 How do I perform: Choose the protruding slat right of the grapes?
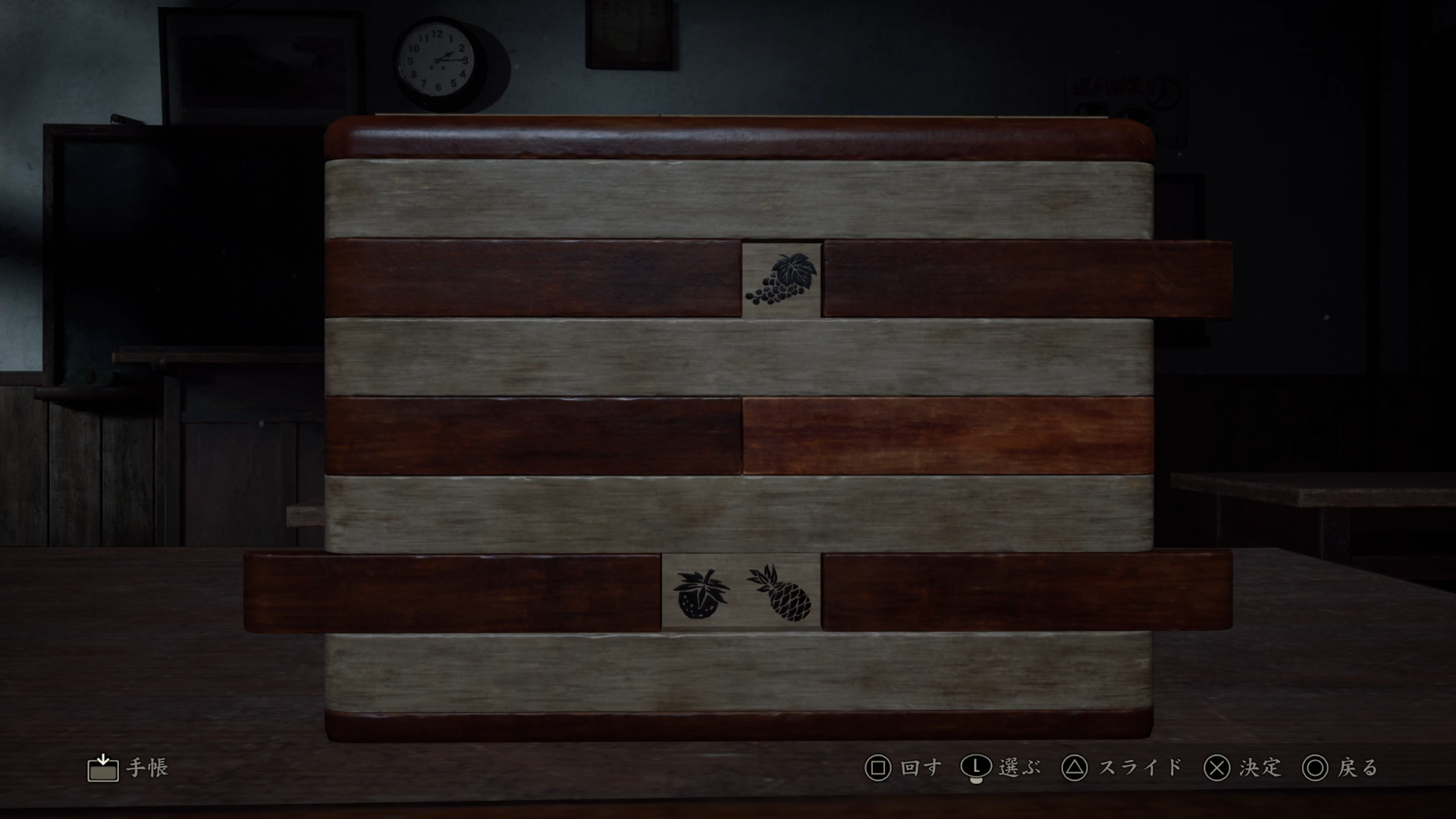[x=1027, y=278]
